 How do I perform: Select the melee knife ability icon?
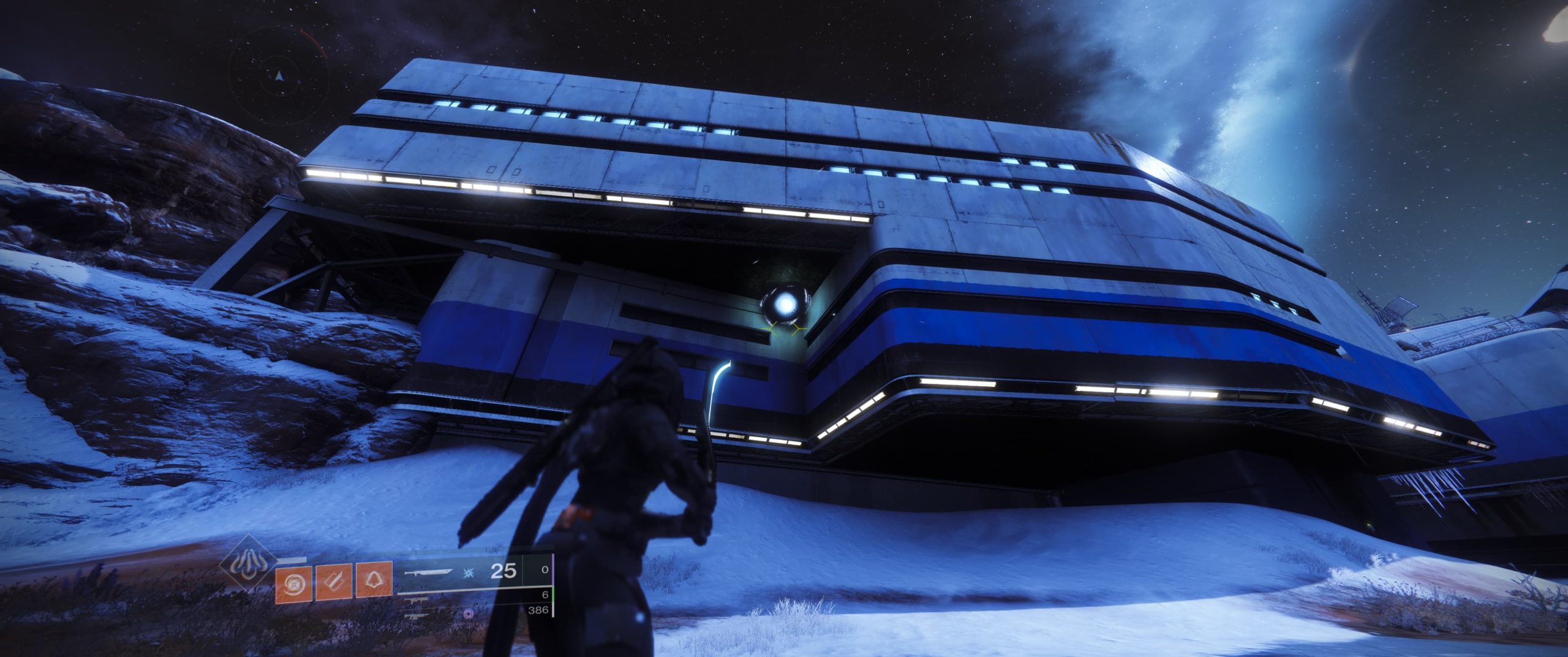tap(334, 582)
